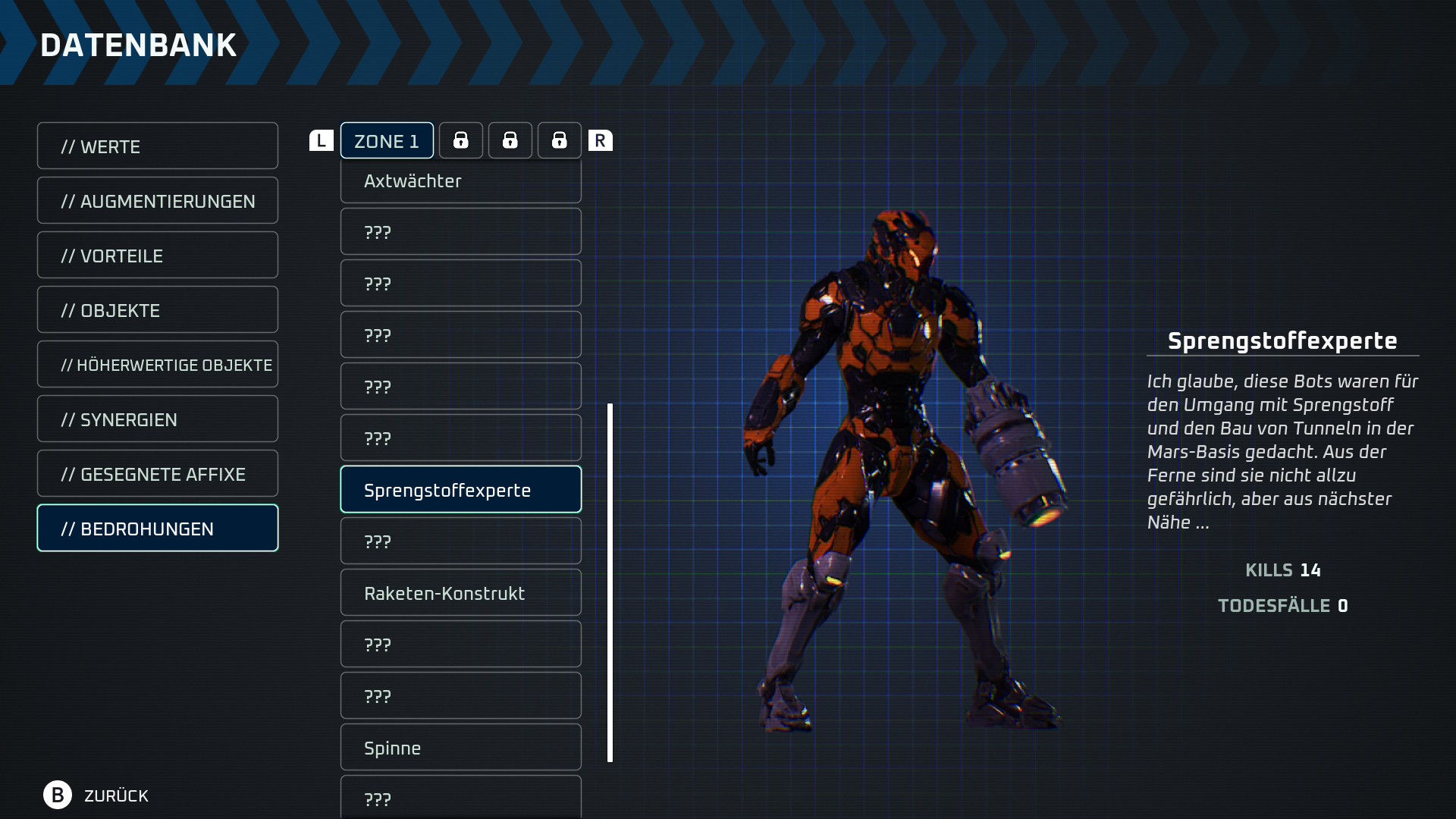The height and width of the screenshot is (819, 1456).
Task: Select the Spinne entry
Action: click(x=460, y=748)
